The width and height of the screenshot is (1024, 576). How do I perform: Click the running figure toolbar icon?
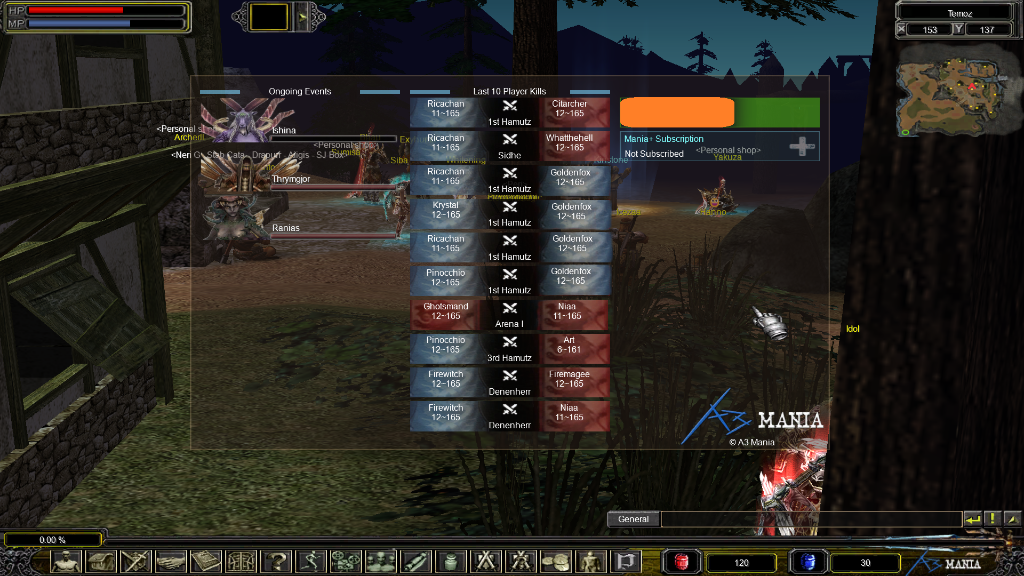click(310, 561)
